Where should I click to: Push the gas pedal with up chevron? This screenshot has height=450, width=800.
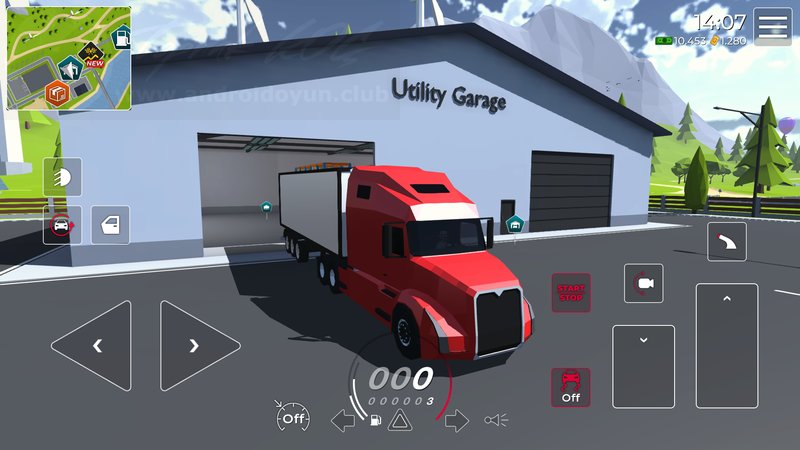pos(727,346)
